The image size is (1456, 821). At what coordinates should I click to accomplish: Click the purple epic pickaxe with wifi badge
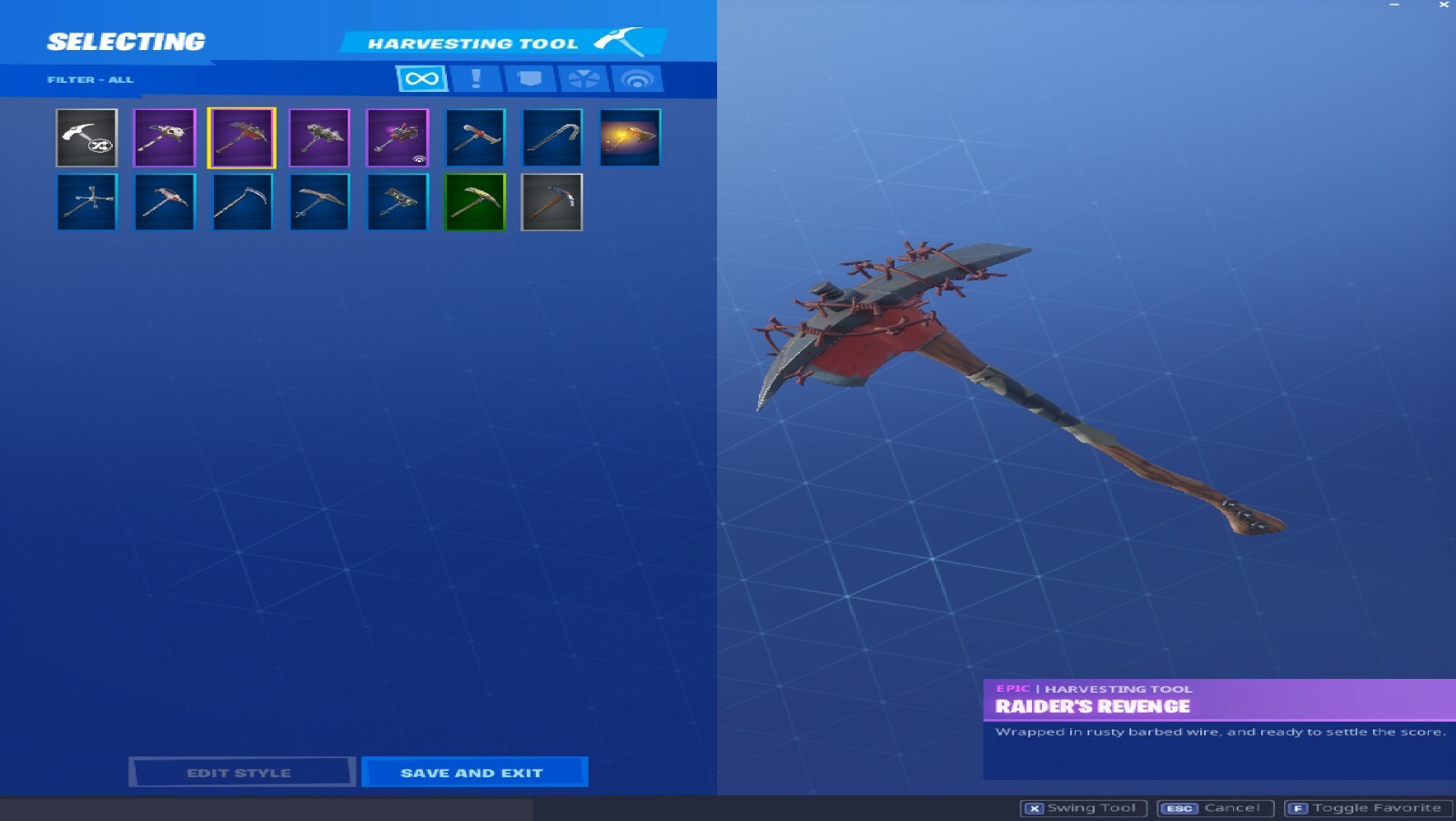398,137
